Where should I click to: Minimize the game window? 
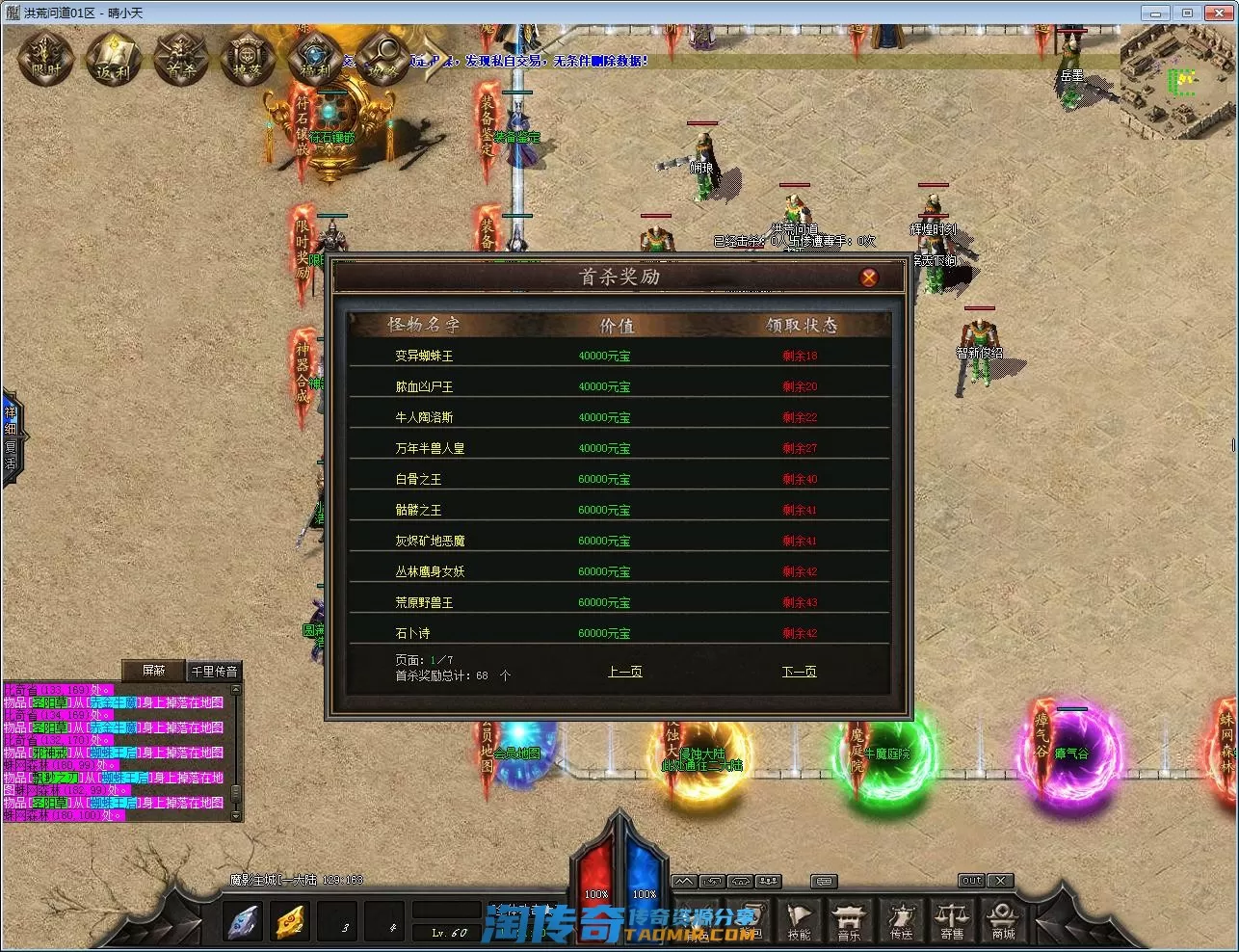tap(1157, 13)
